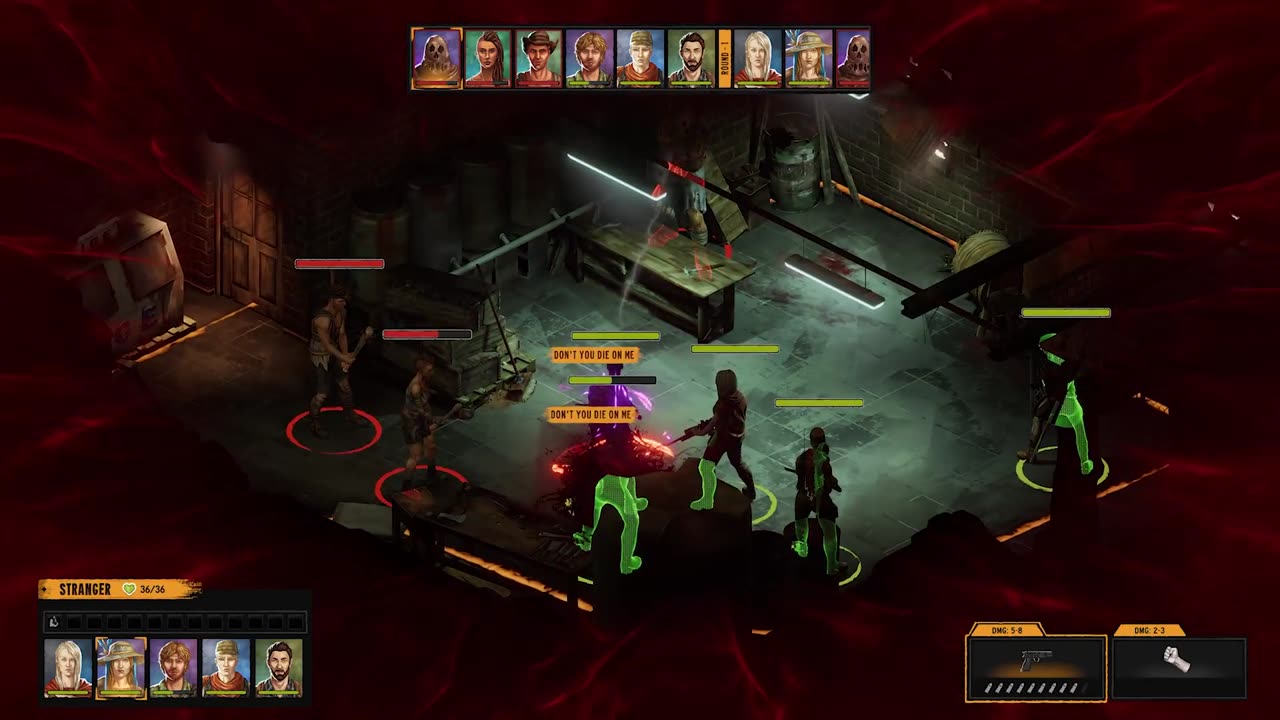Click the bearded man's turn order portrait
Screen dimensions: 1280x720
click(x=691, y=58)
